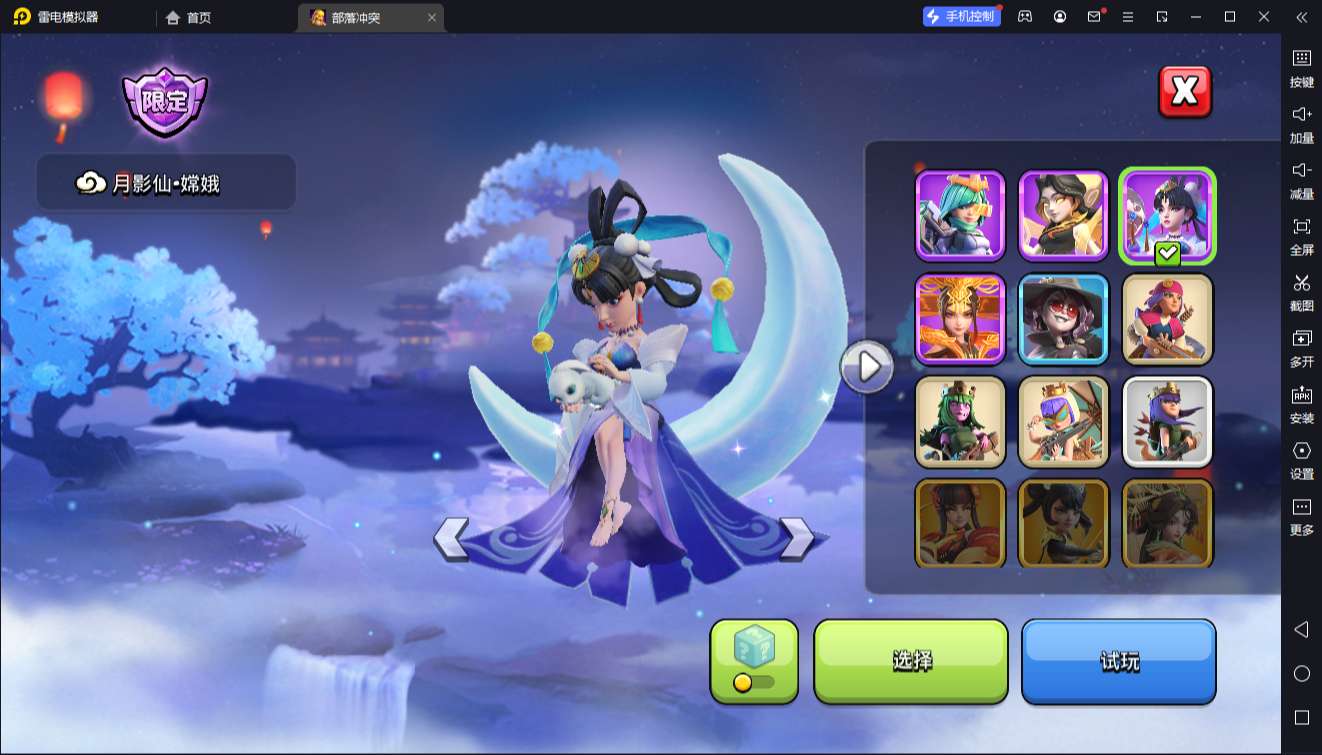The image size is (1322, 755).
Task: Click the round play button beside skin list
Action: click(x=866, y=367)
